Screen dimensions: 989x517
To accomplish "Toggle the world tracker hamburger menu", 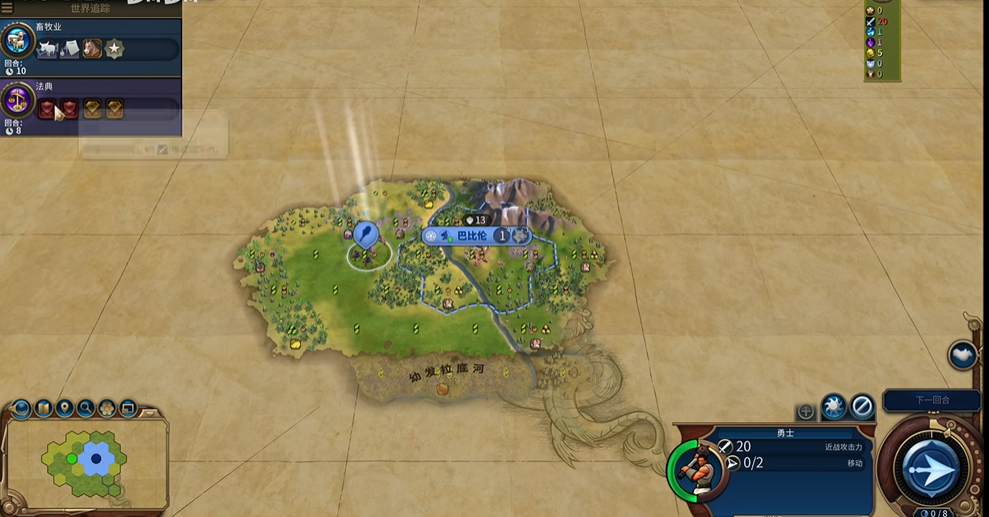I will click(7, 8).
